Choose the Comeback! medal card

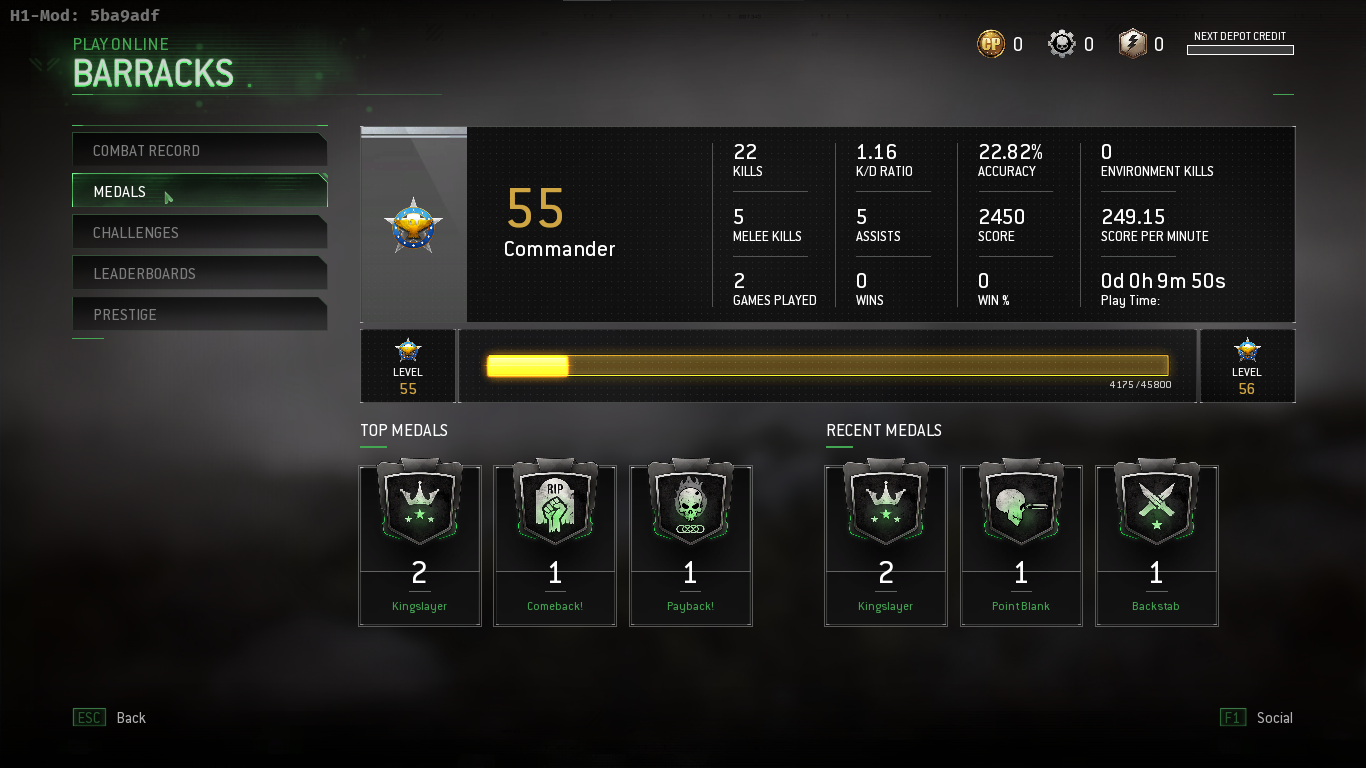coord(555,545)
